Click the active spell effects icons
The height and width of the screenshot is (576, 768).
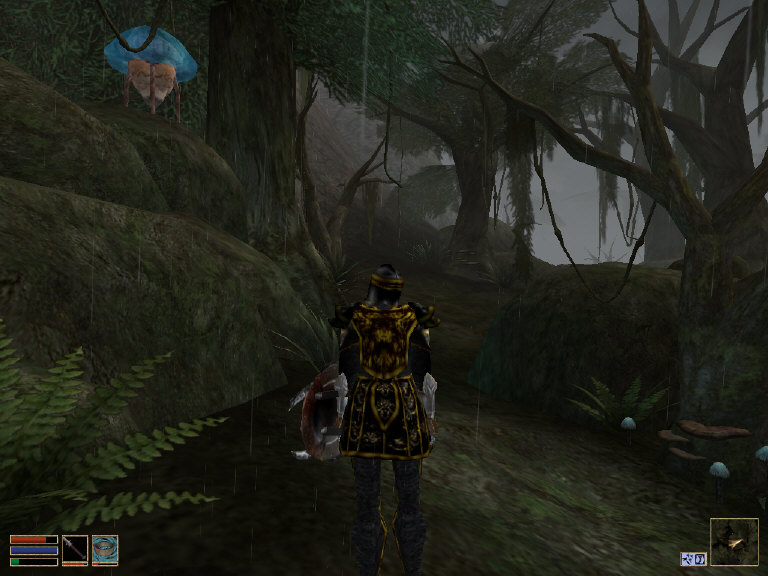pos(694,558)
